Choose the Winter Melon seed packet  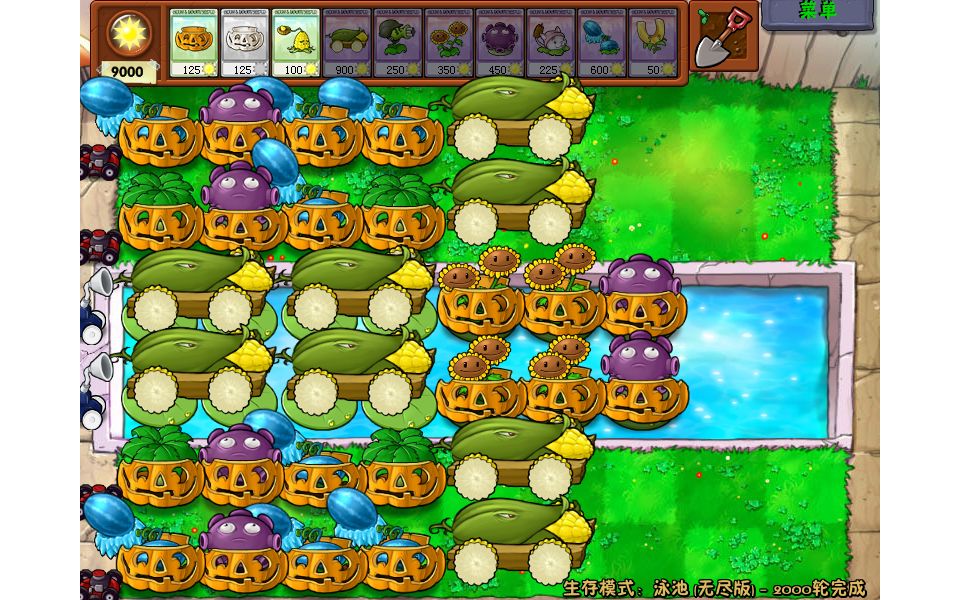point(602,42)
